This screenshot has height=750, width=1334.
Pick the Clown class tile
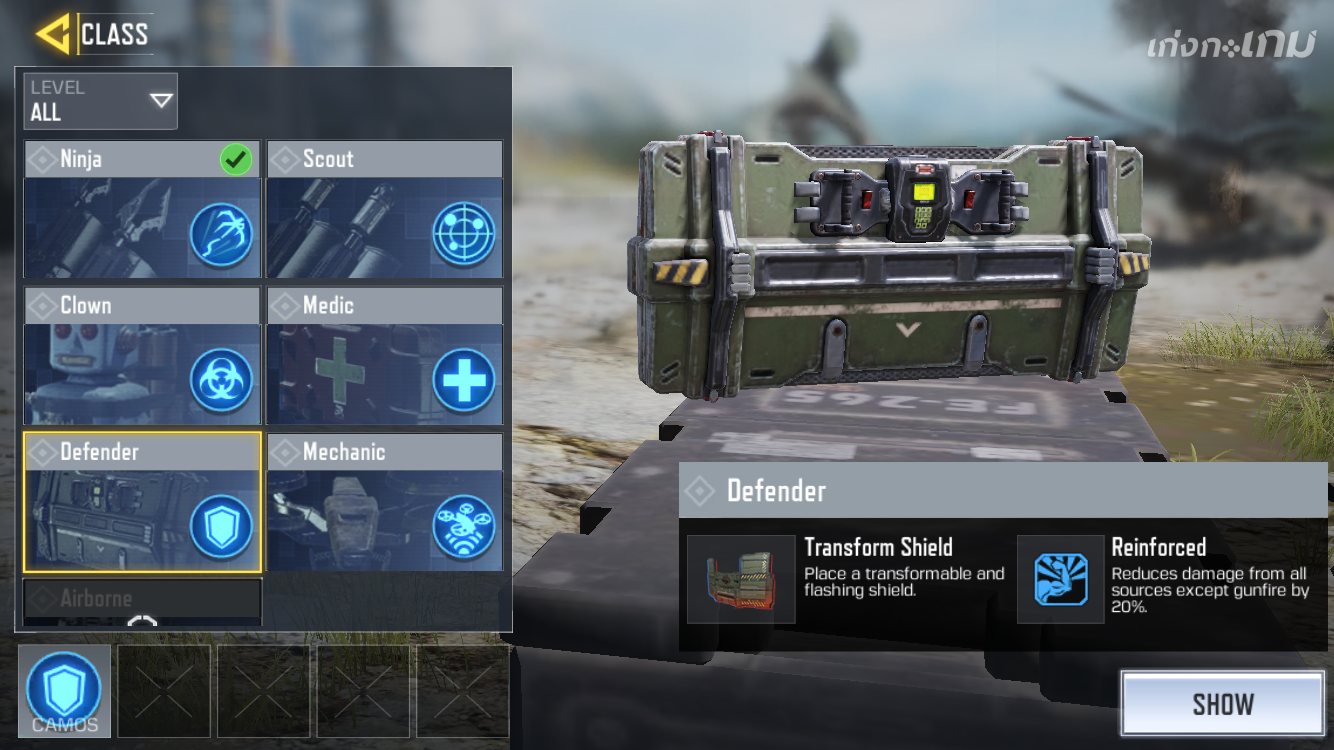[x=142, y=357]
